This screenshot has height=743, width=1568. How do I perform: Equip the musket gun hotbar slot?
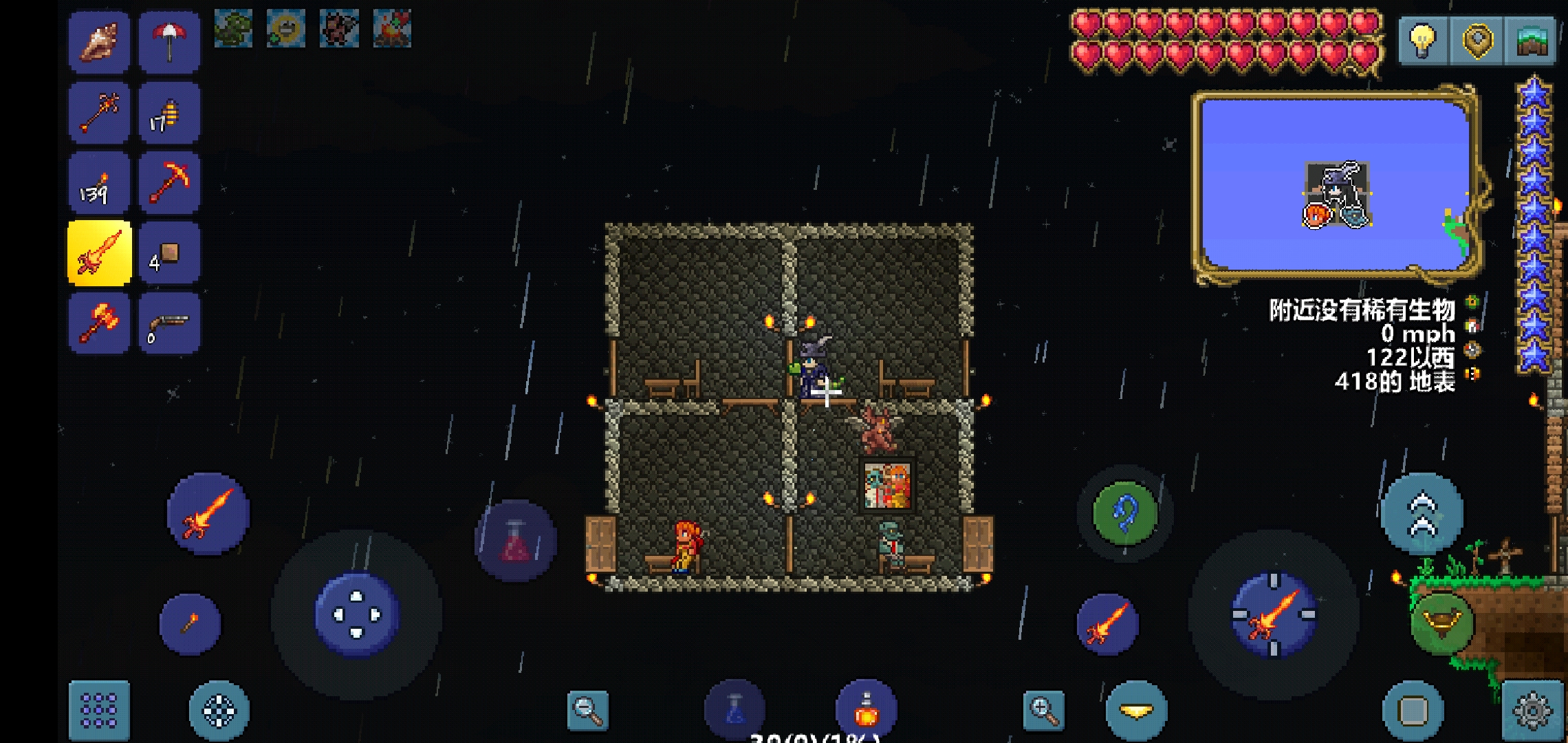169,323
